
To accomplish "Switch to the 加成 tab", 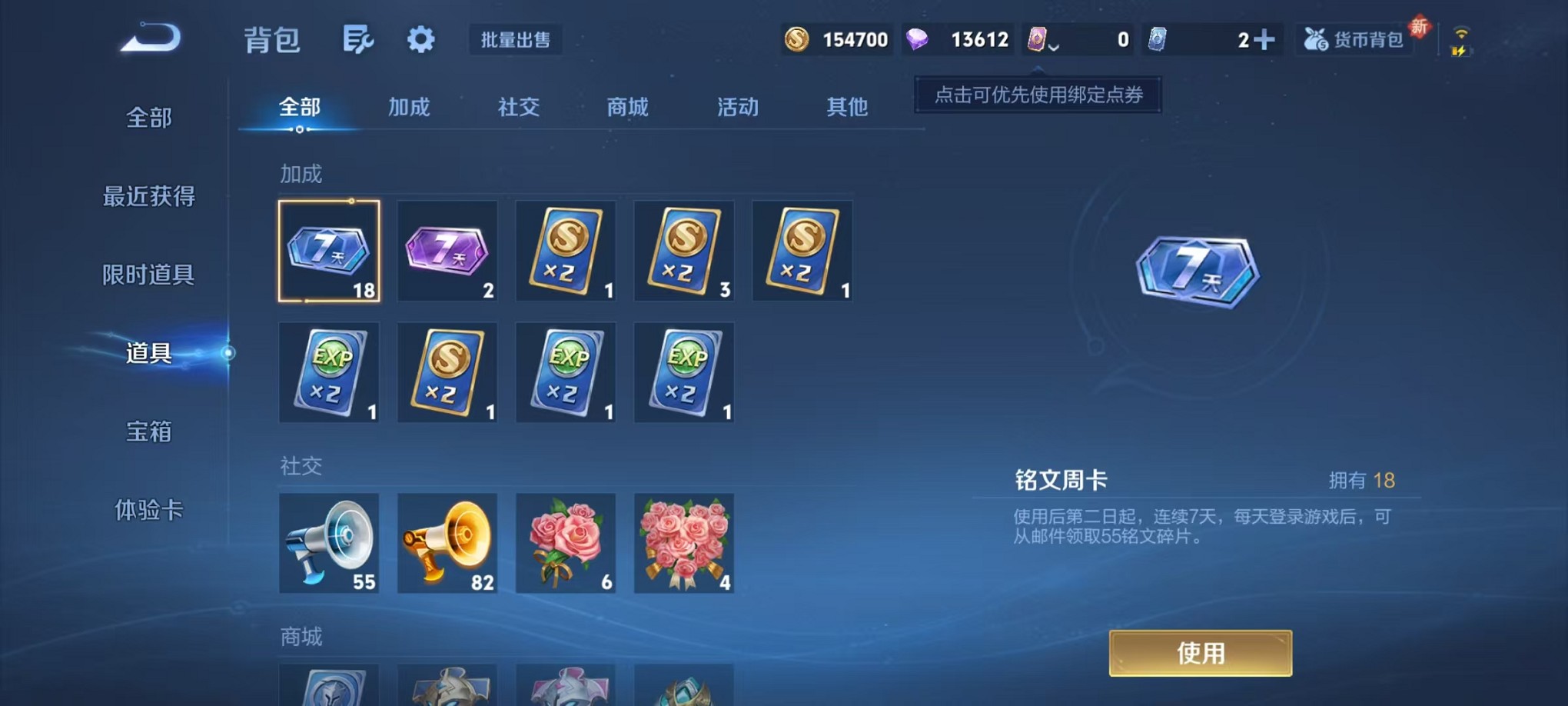I will coord(410,108).
